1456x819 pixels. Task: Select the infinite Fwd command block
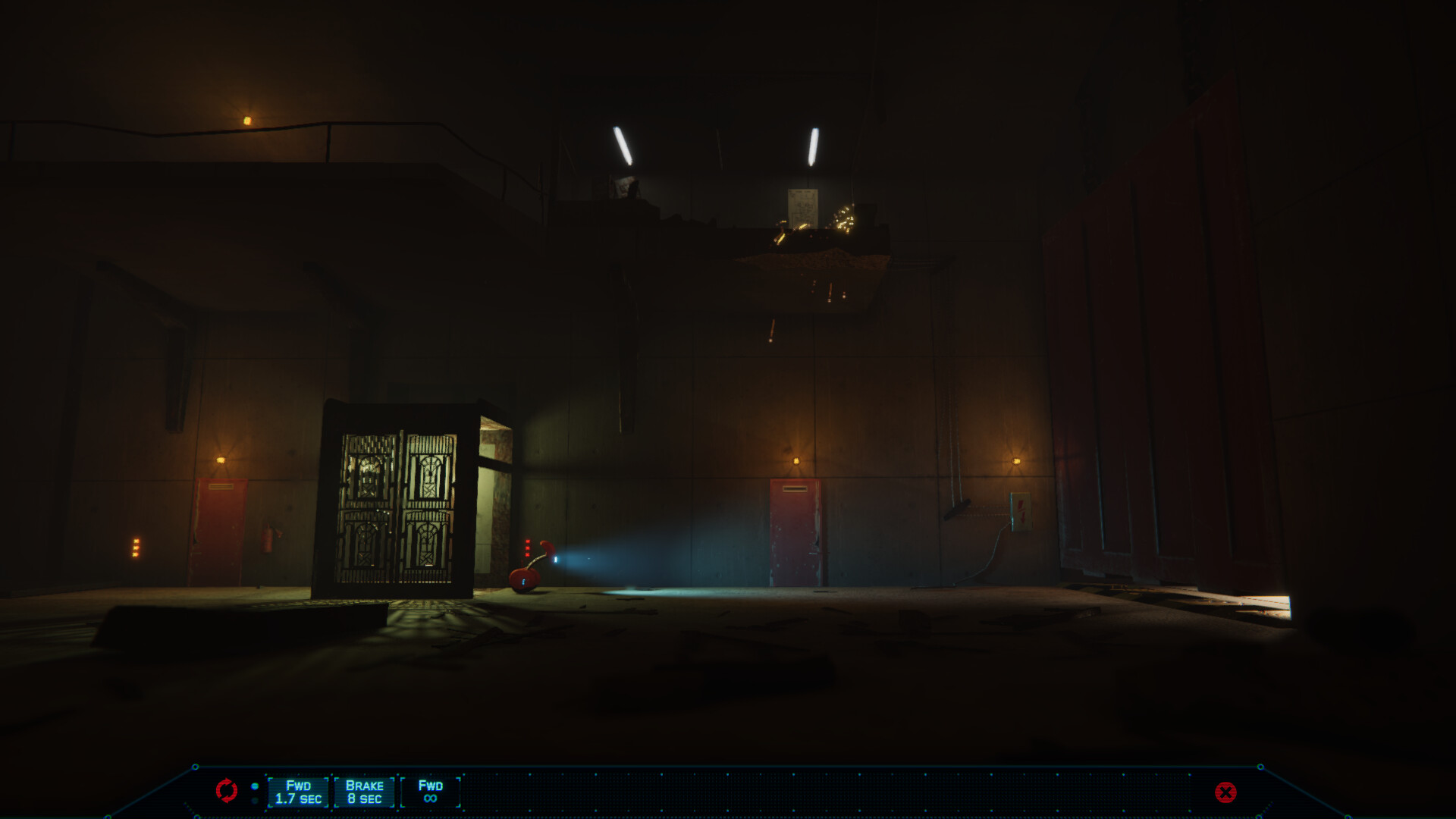(431, 792)
